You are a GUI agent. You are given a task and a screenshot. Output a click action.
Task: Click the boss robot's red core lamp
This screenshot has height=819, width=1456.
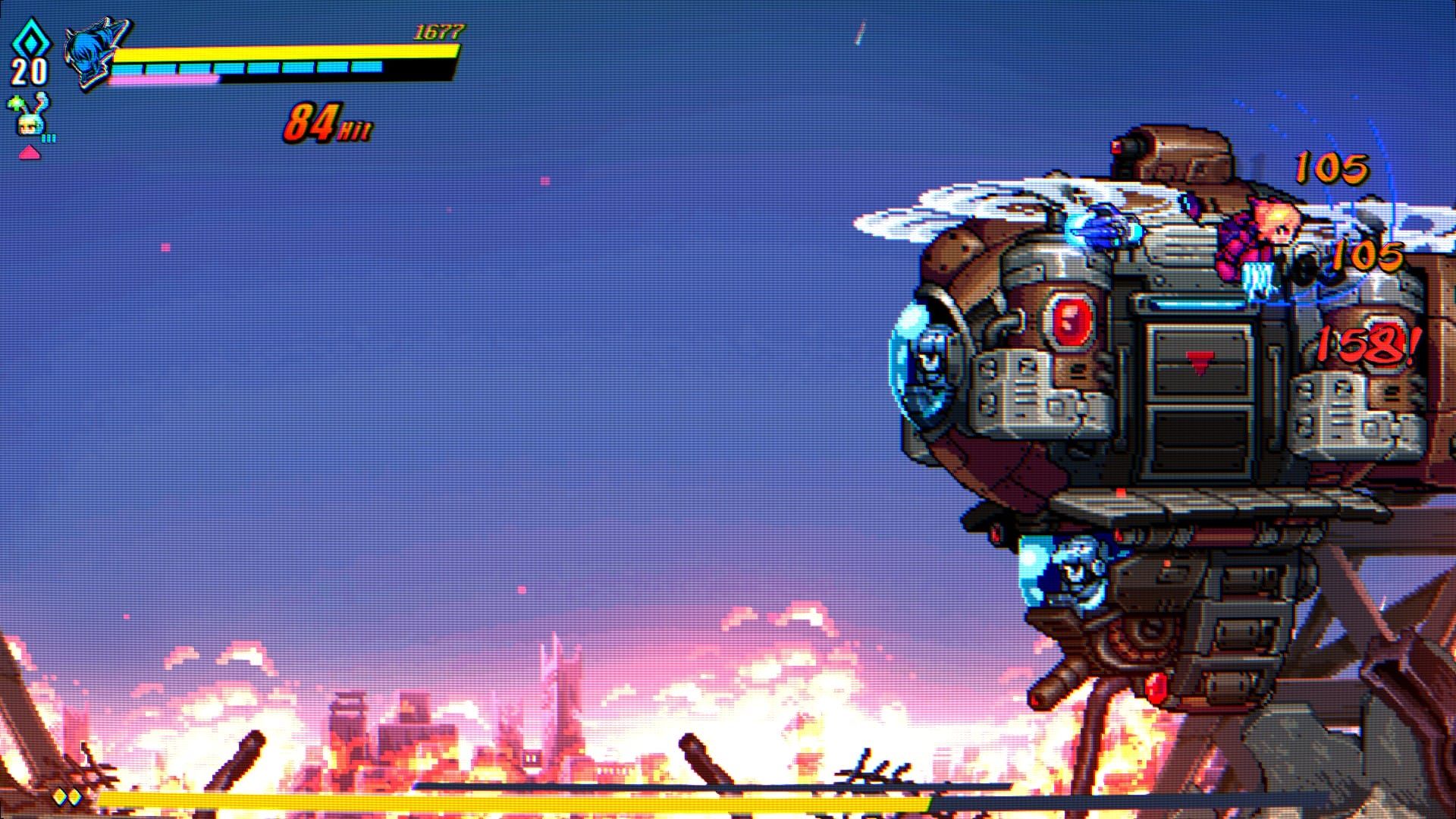pyautogui.click(x=1072, y=318)
